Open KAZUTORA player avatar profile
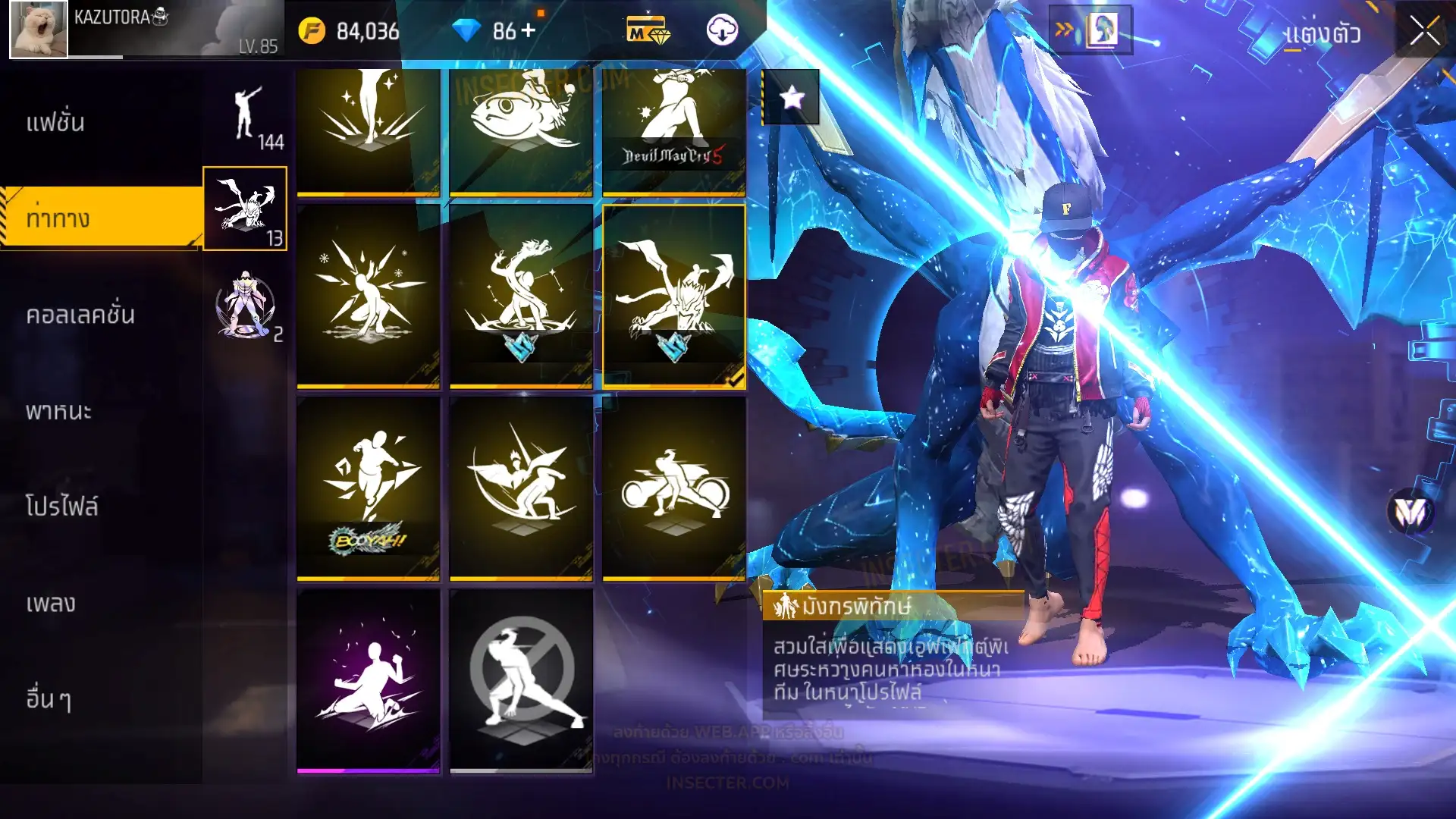 (x=39, y=30)
